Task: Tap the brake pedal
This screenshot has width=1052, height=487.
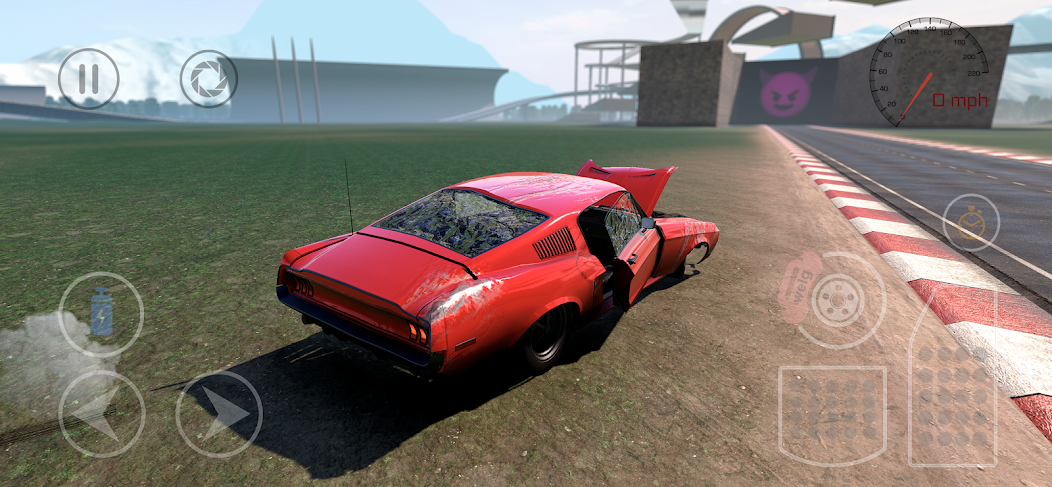Action: coord(832,414)
